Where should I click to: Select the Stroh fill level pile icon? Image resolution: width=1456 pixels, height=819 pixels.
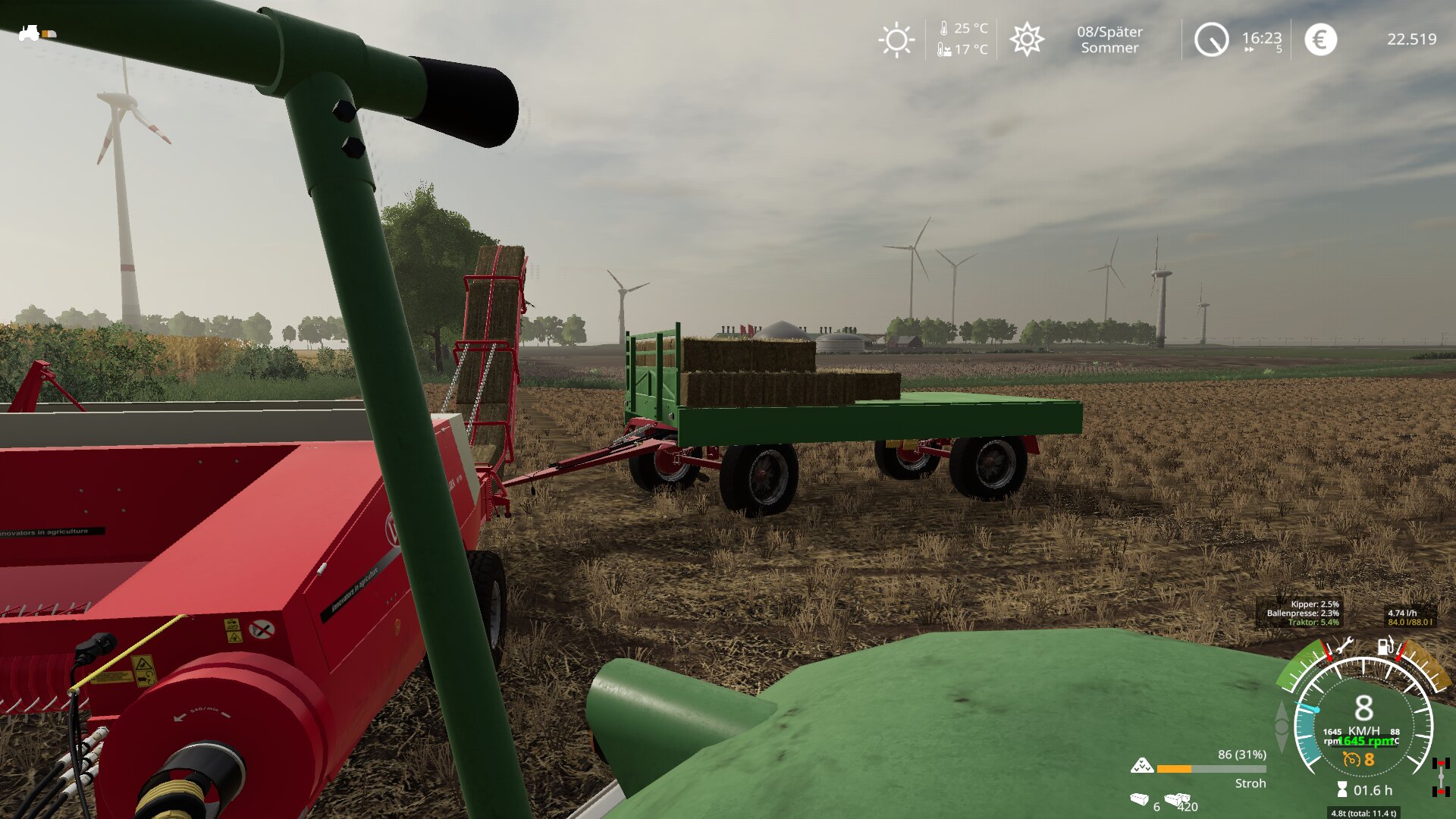1141,766
